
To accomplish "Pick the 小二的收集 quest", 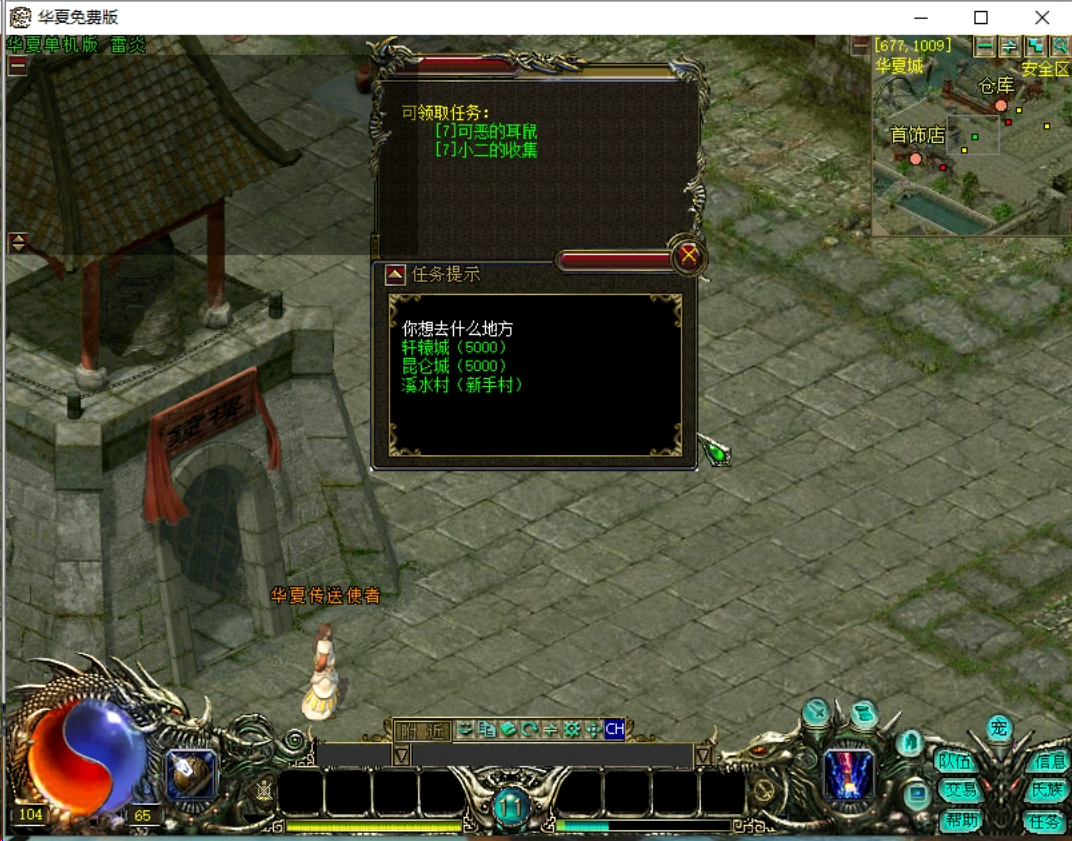I will point(486,150).
